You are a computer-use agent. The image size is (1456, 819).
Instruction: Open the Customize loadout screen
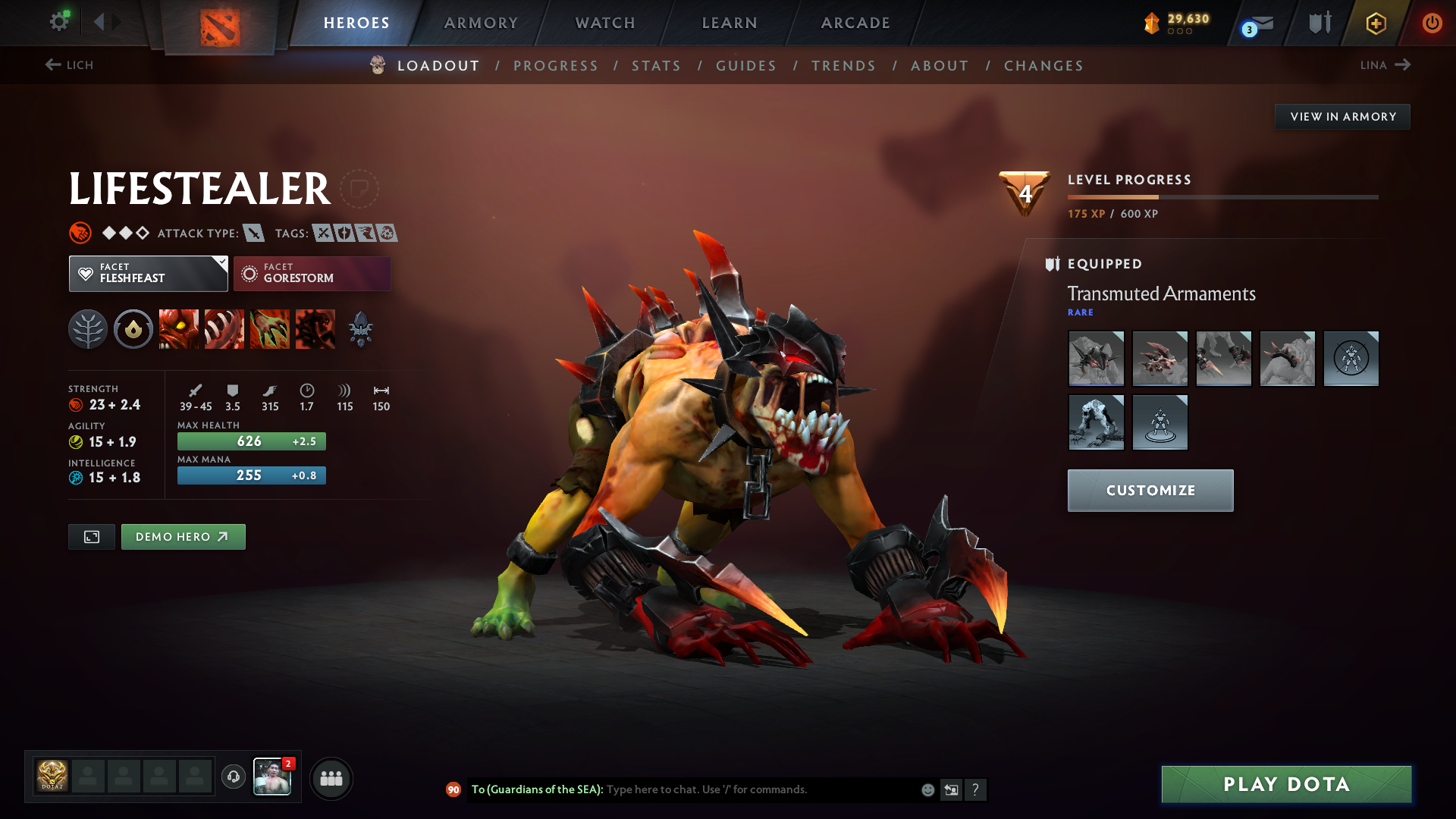tap(1150, 491)
